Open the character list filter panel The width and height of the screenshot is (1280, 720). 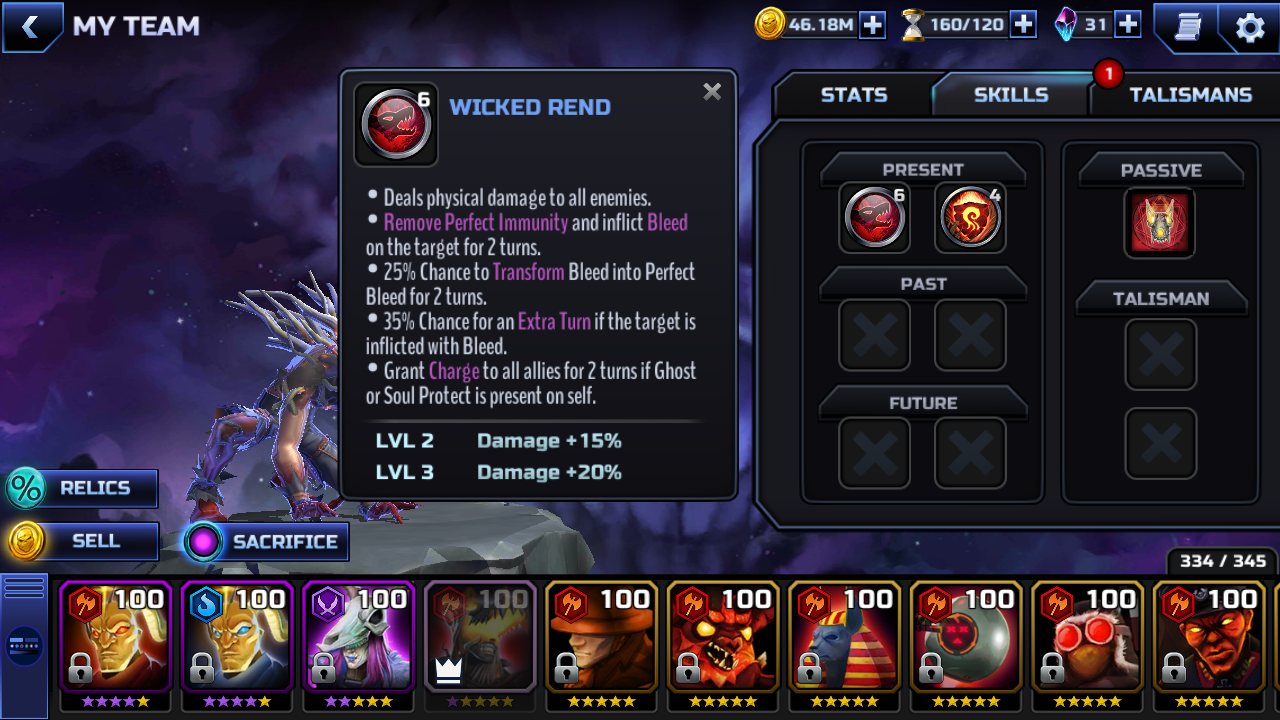(24, 645)
